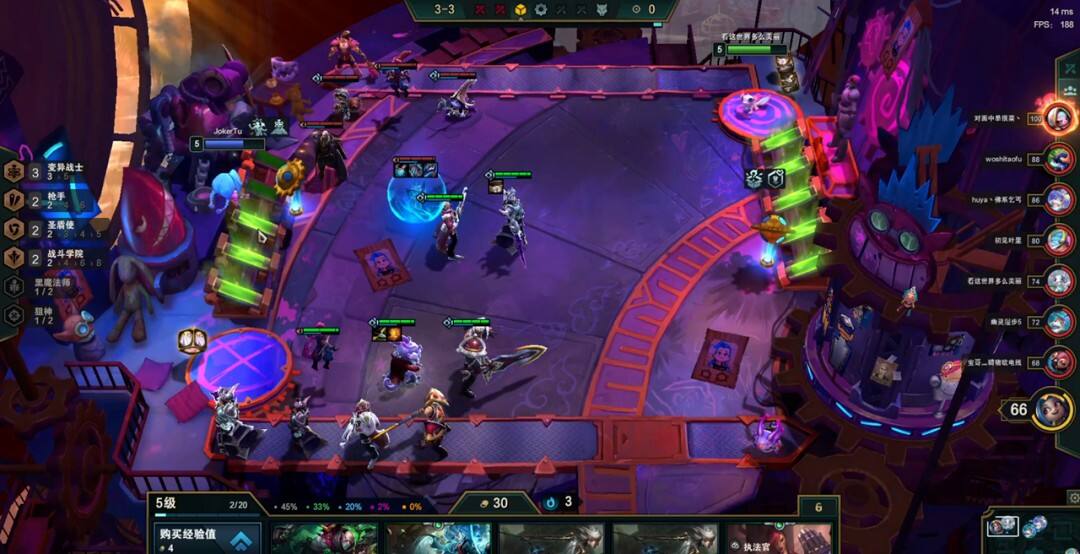The image size is (1080, 554).
Task: Buy the 执法官 champion card in shop
Action: [778, 539]
